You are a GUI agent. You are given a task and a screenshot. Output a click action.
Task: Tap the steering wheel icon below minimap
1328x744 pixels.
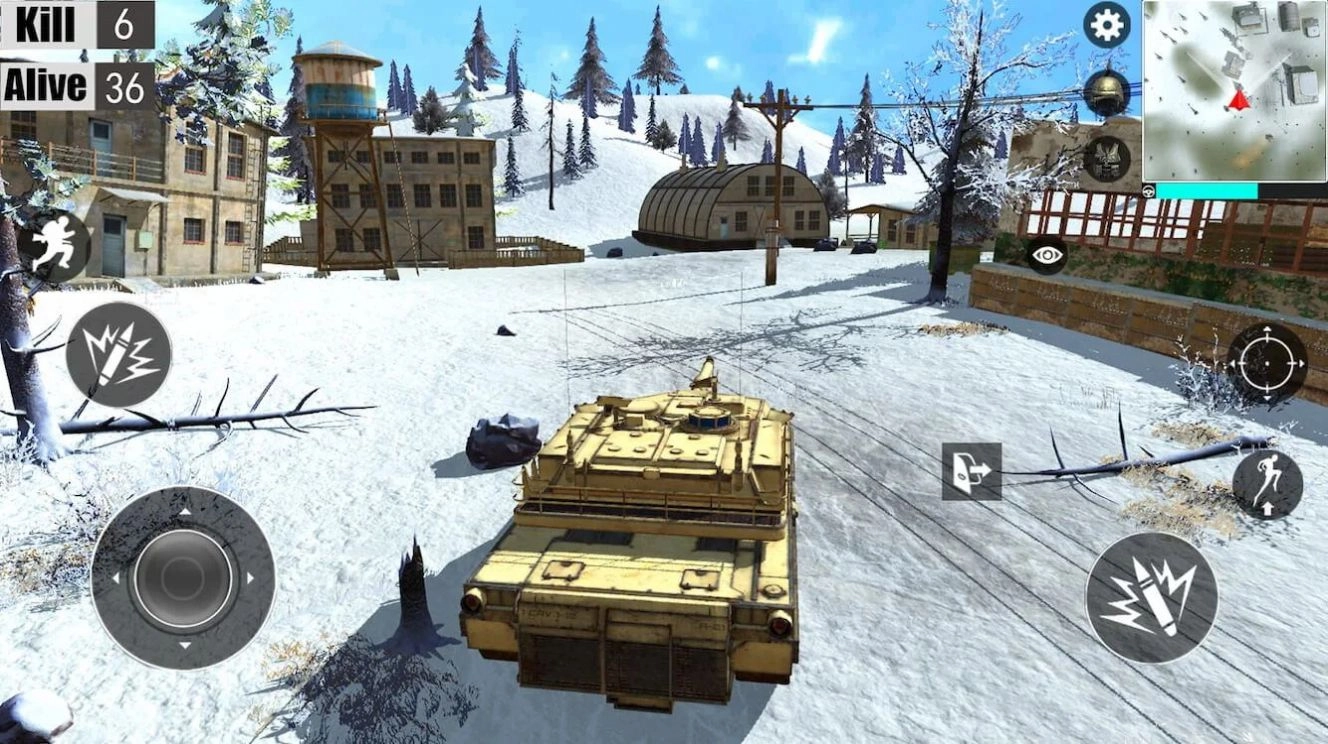tap(1148, 190)
